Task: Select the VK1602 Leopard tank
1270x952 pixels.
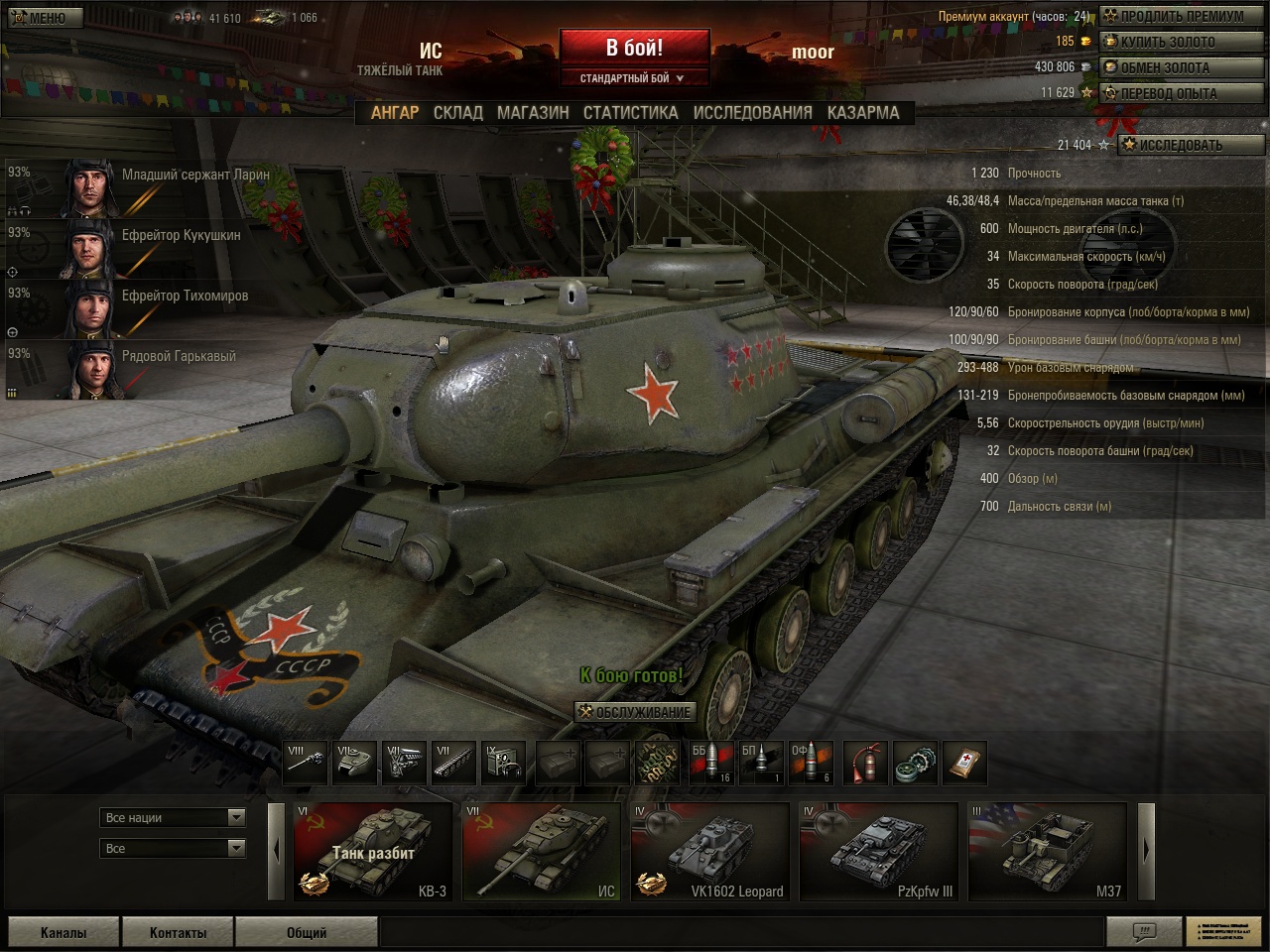Action: coord(710,851)
